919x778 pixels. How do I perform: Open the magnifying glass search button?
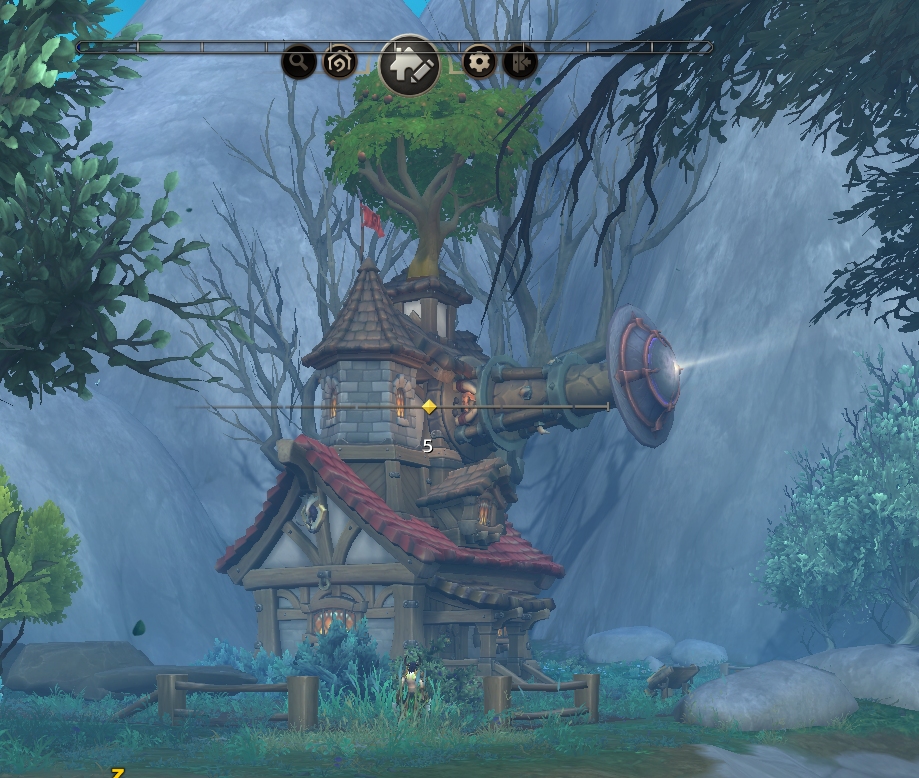click(x=298, y=63)
